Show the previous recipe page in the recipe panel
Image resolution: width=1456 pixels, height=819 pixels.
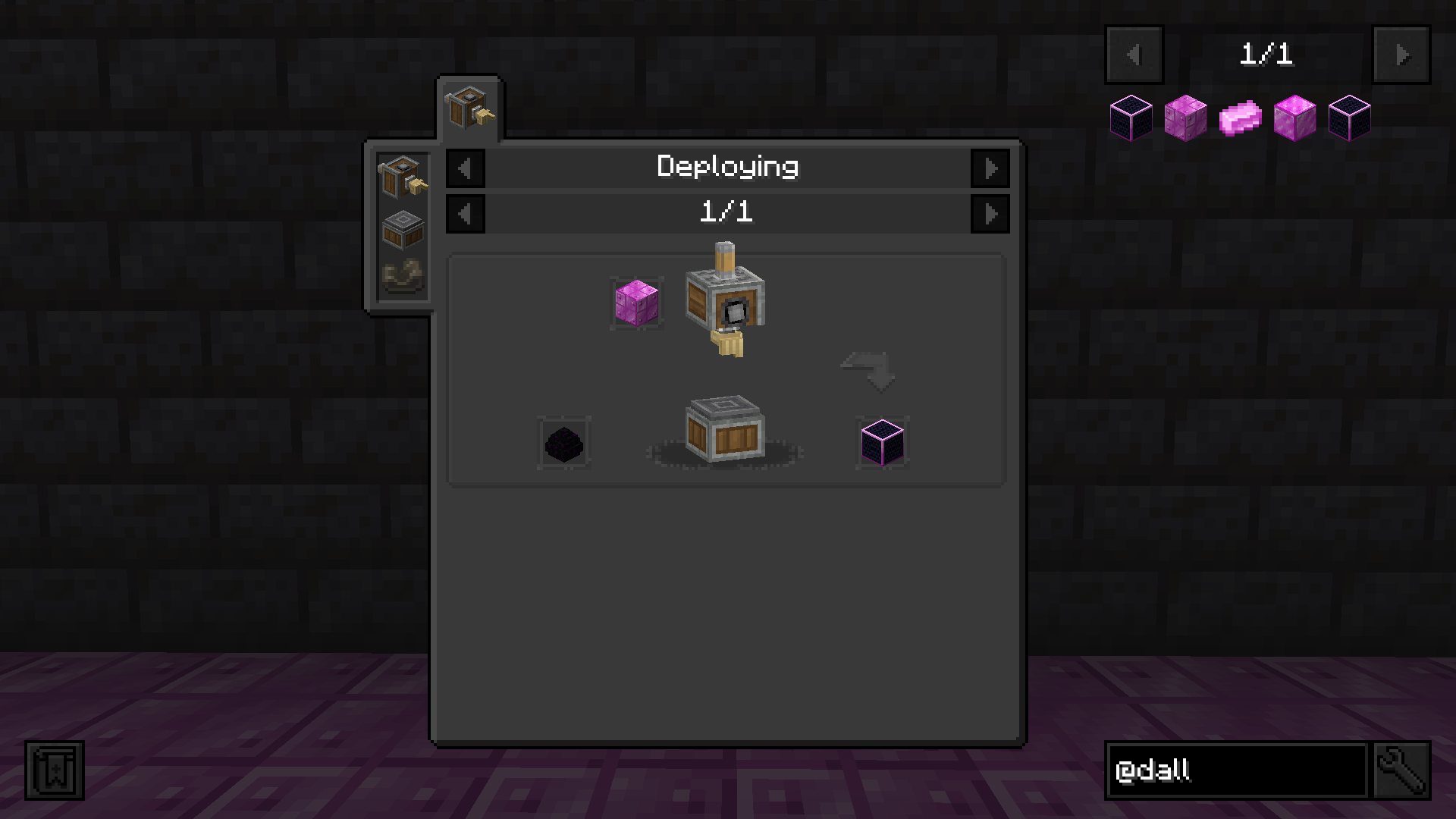(x=465, y=214)
